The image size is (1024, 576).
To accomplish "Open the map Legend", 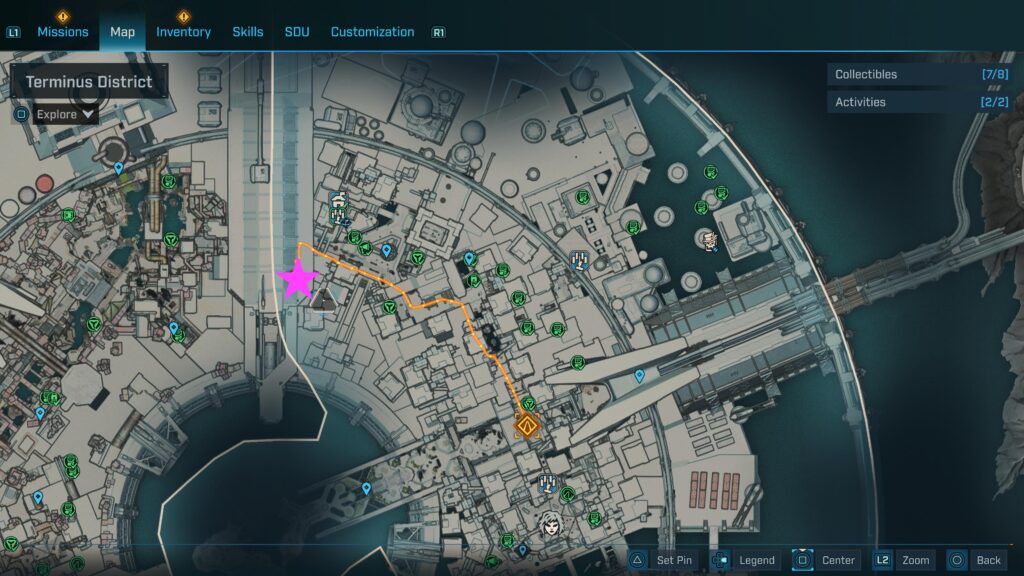I will point(745,560).
